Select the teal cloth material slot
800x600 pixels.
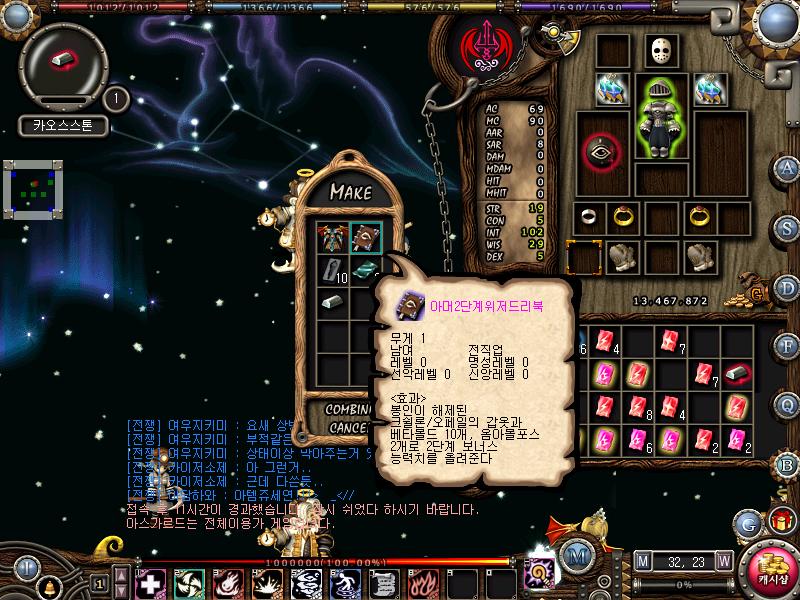(365, 269)
